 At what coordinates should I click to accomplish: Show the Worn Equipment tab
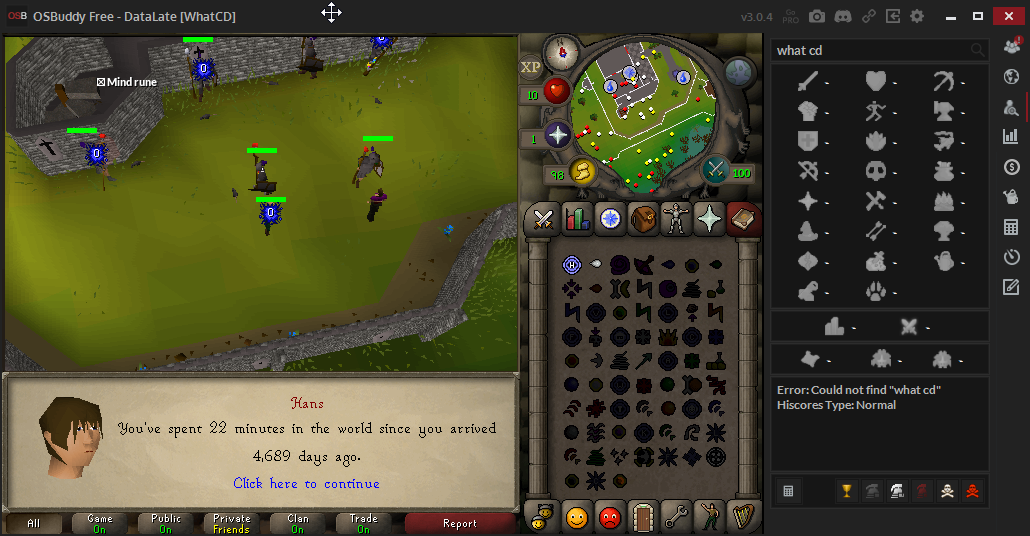(x=677, y=218)
